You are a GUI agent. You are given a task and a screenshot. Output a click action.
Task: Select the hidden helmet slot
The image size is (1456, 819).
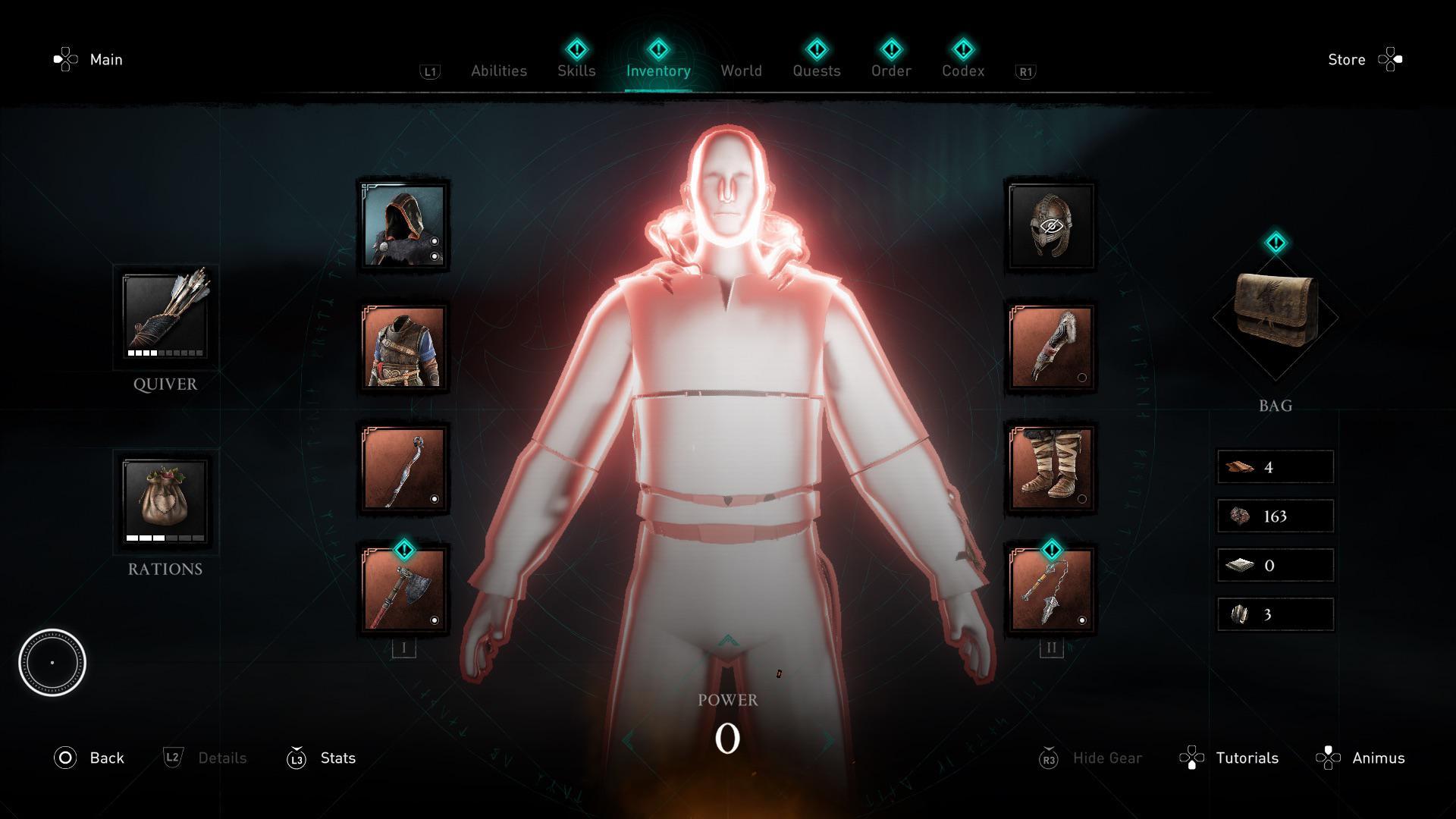[1050, 226]
